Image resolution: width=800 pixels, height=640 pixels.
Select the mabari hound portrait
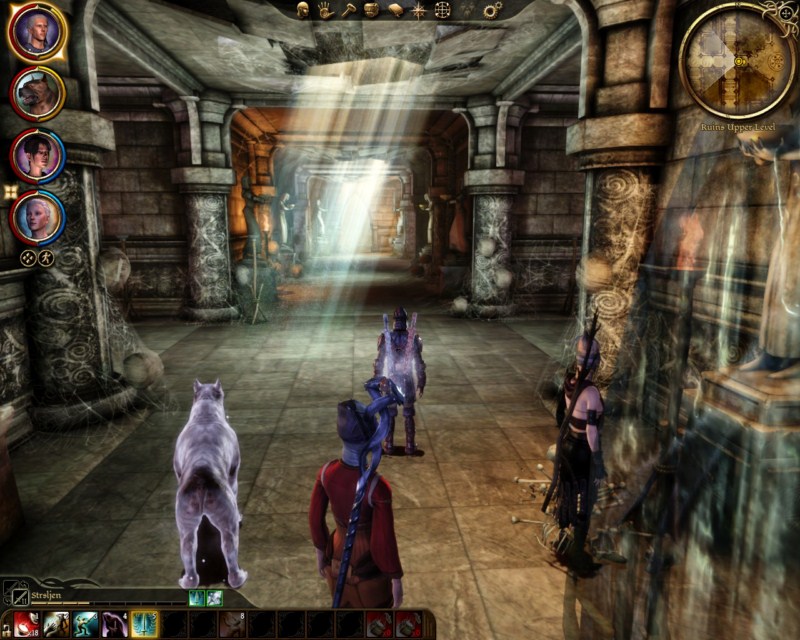click(x=37, y=93)
